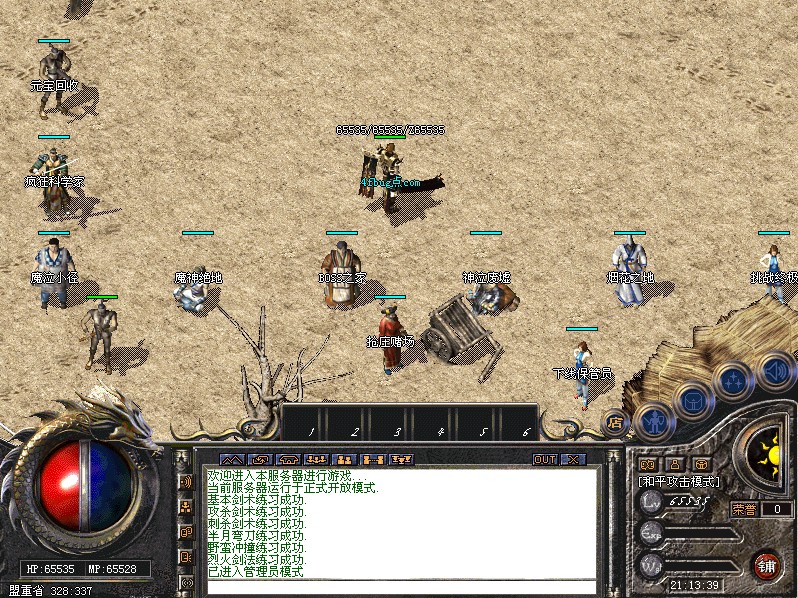
Task: Toggle sound with the round speaker icon
Action: (774, 372)
